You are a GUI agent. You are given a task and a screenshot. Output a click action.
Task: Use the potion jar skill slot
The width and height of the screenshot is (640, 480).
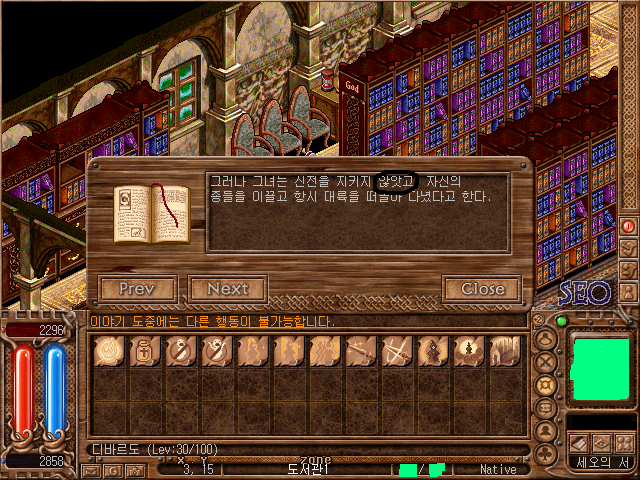click(x=145, y=351)
